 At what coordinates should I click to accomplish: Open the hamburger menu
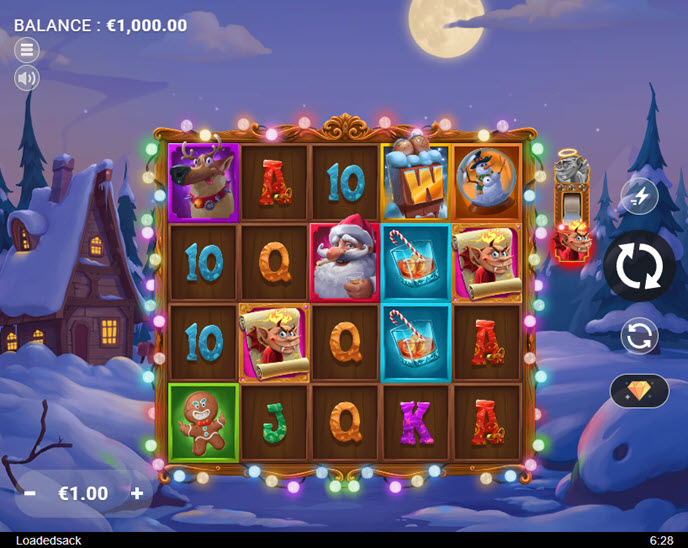(x=27, y=49)
